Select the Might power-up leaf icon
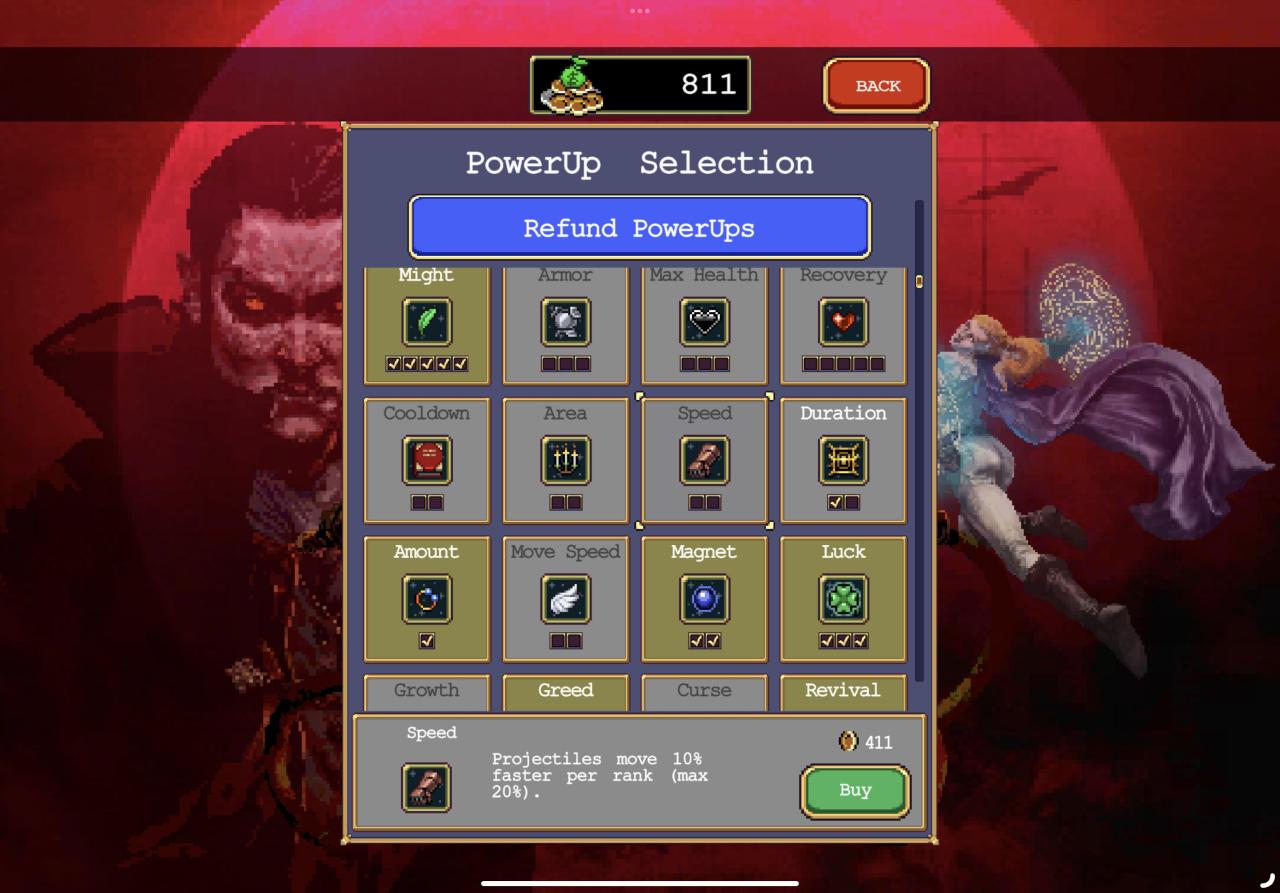 click(x=427, y=323)
